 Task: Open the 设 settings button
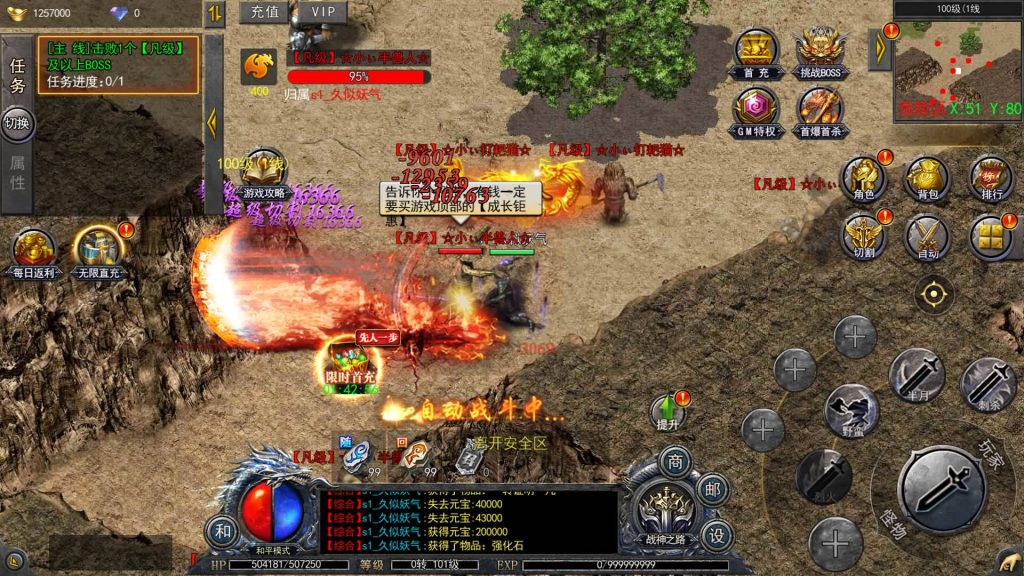click(x=715, y=536)
